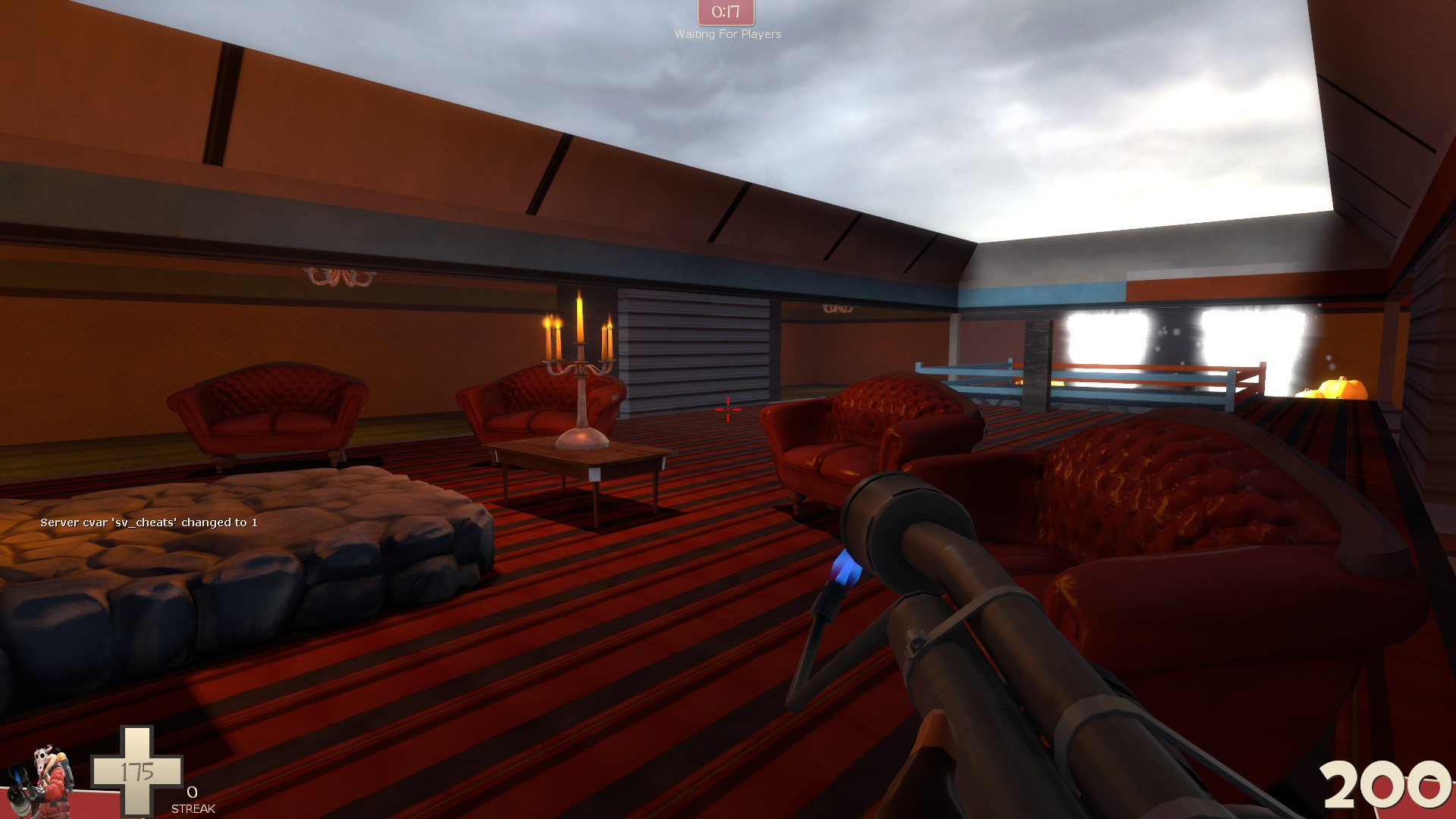The width and height of the screenshot is (1456, 819).
Task: Click the STREAK counter showing 0
Action: click(192, 798)
